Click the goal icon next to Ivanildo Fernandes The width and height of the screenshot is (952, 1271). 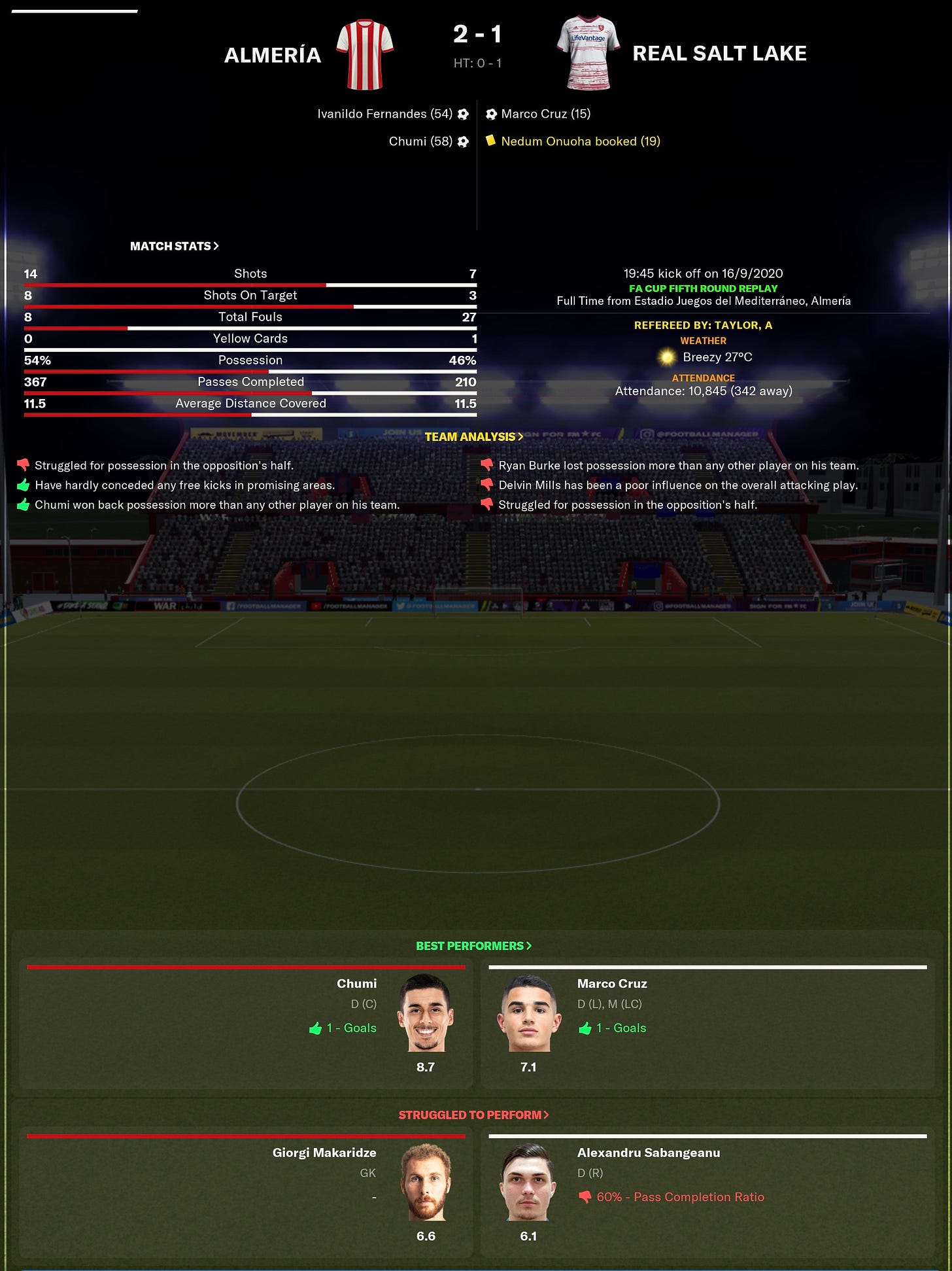[x=464, y=113]
